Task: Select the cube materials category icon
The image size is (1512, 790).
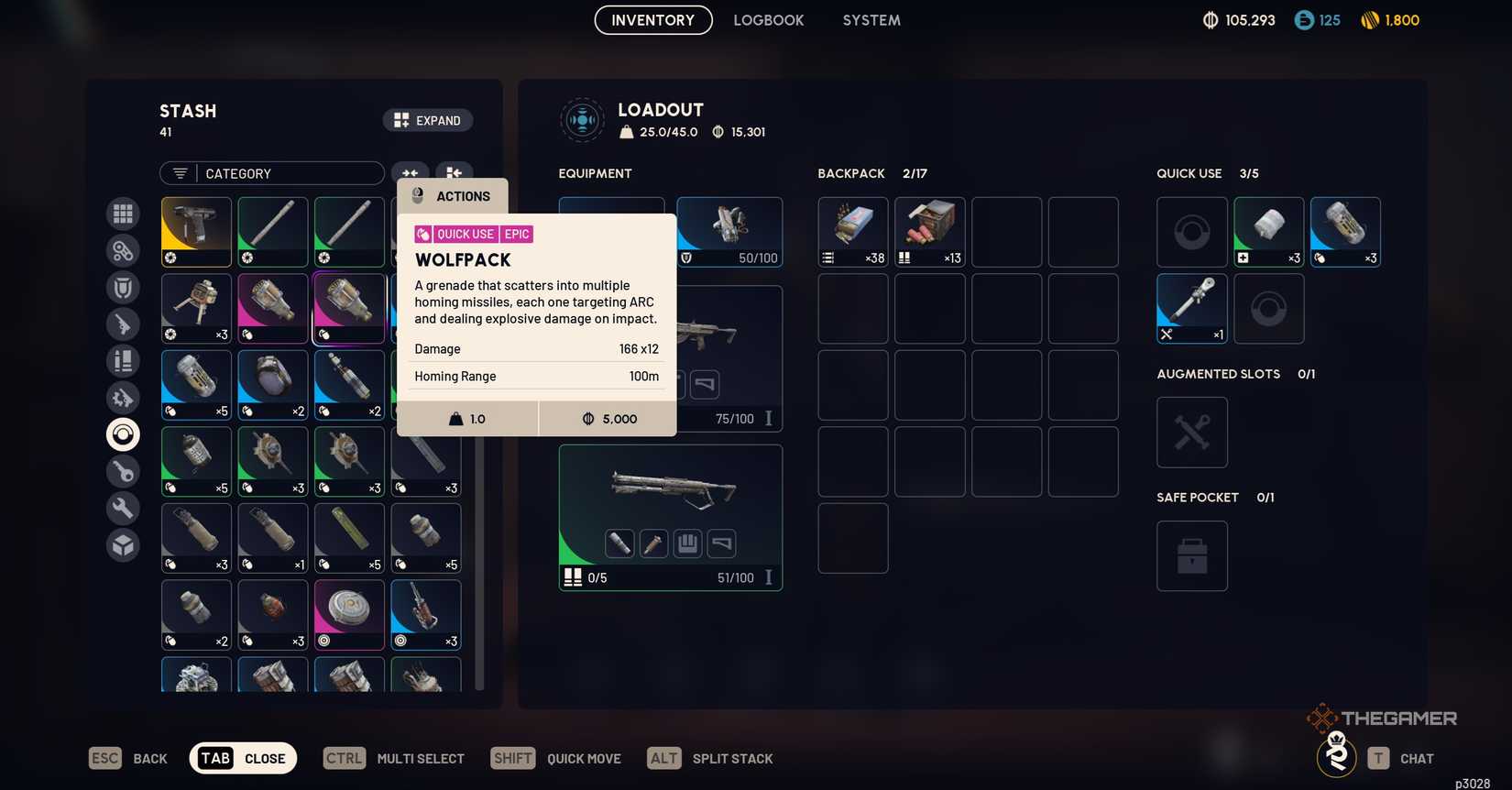Action: pos(123,544)
